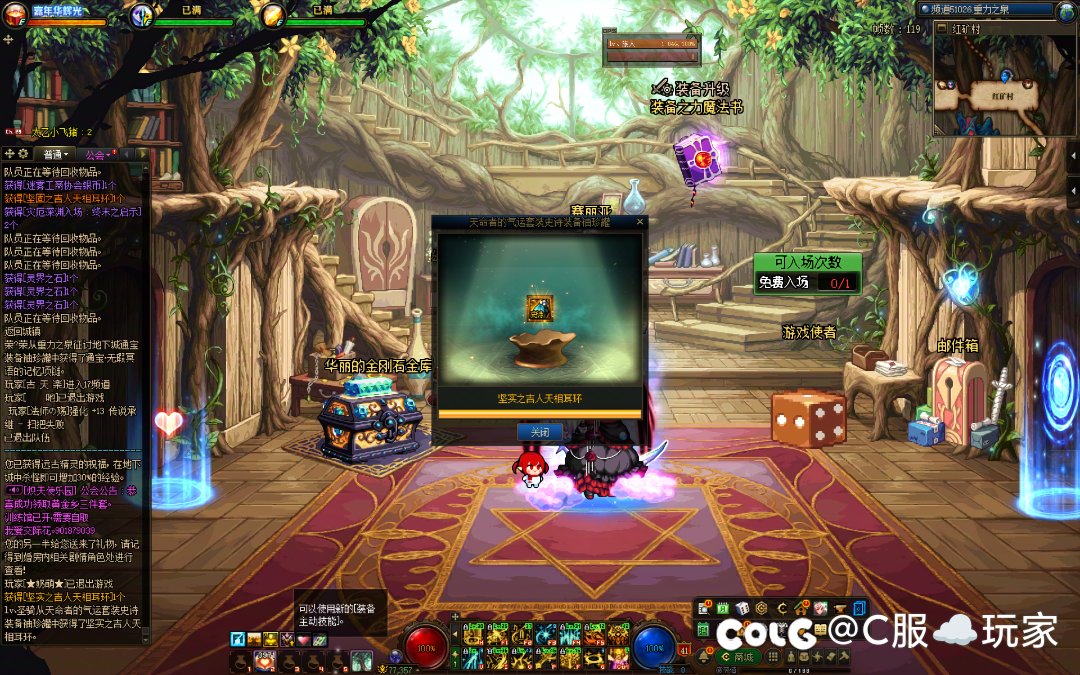Select the reward item icon in the popup
The image size is (1080, 675).
coord(540,308)
